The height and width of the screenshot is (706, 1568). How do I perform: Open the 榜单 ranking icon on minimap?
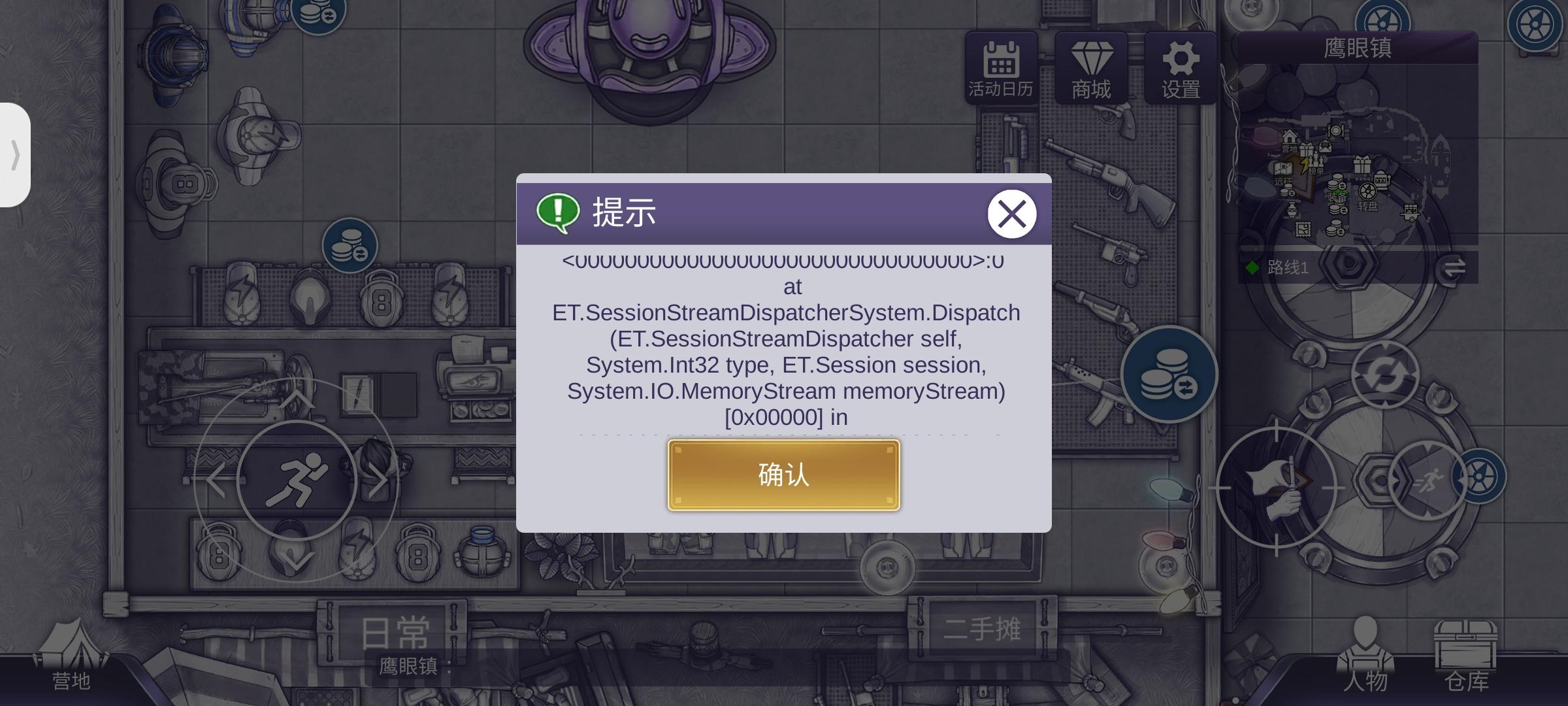click(x=1315, y=162)
